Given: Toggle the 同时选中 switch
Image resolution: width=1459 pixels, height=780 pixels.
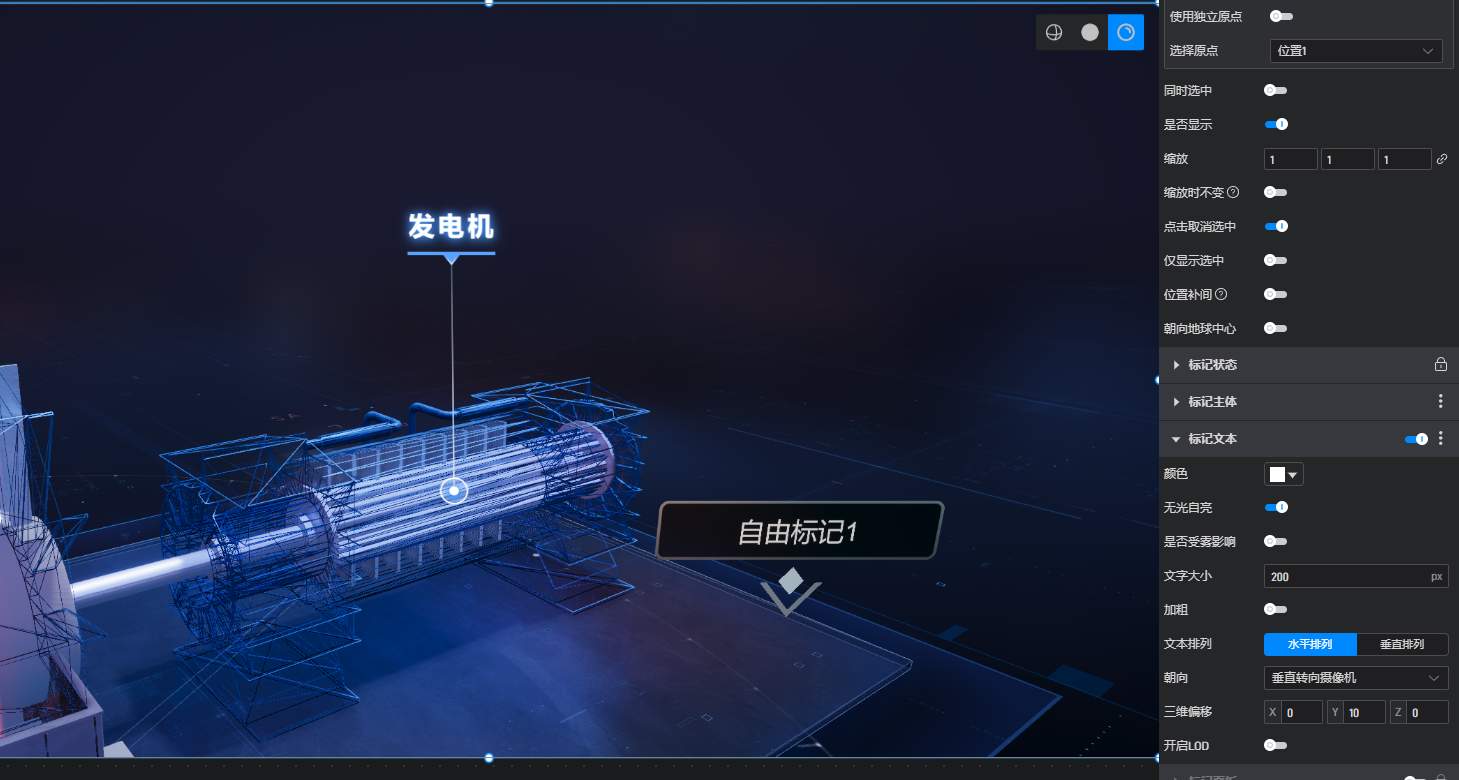Looking at the screenshot, I should (1275, 91).
